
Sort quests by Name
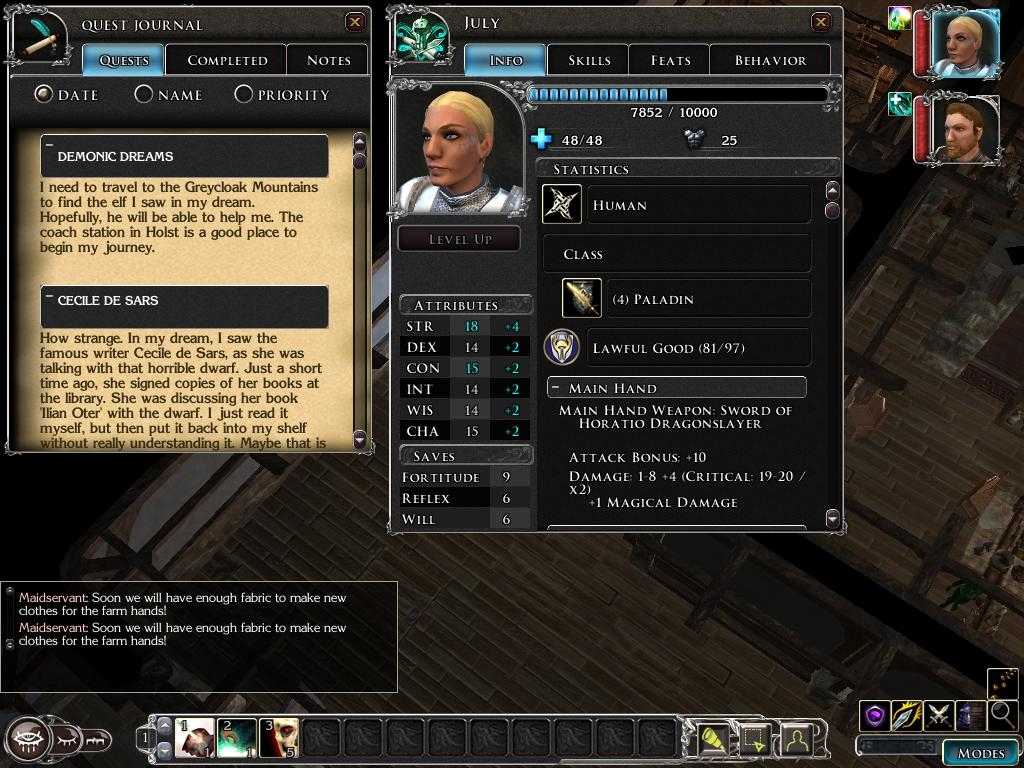144,95
